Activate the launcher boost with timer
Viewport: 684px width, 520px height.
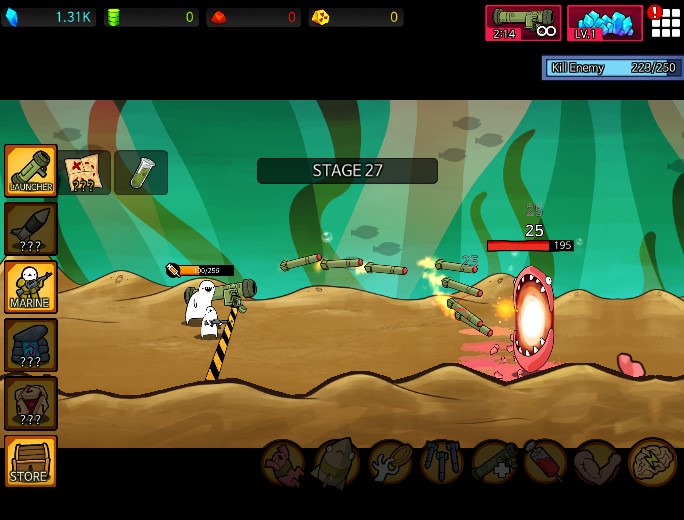click(x=523, y=23)
